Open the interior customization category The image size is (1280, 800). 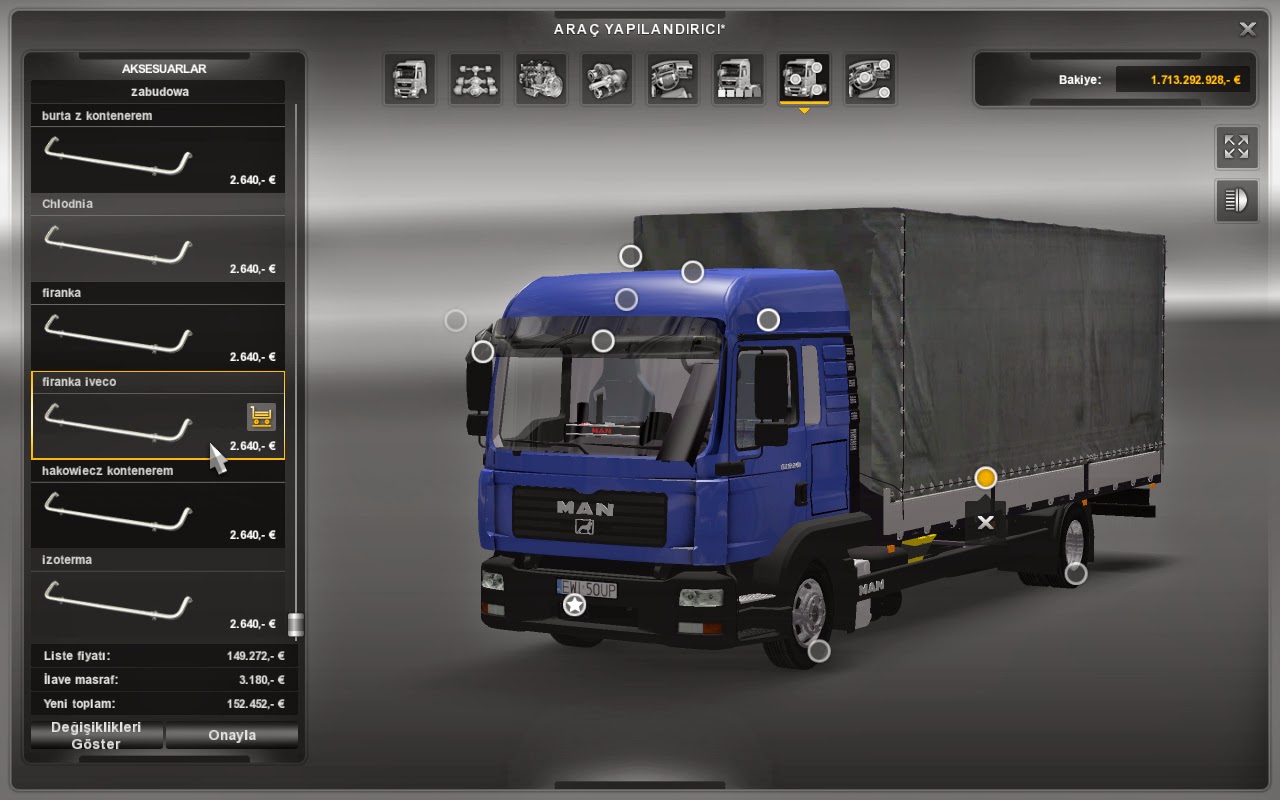673,78
